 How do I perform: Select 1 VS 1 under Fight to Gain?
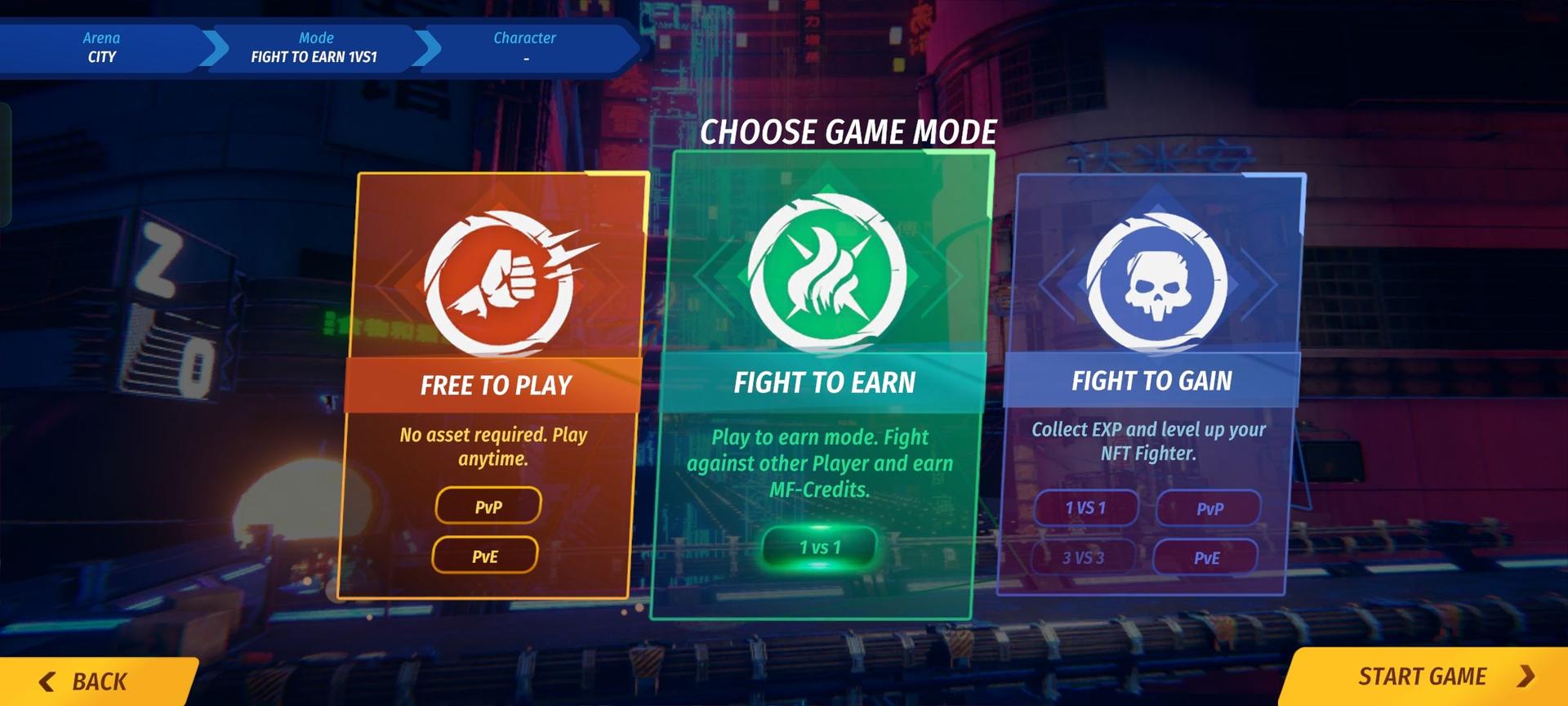tap(1085, 508)
